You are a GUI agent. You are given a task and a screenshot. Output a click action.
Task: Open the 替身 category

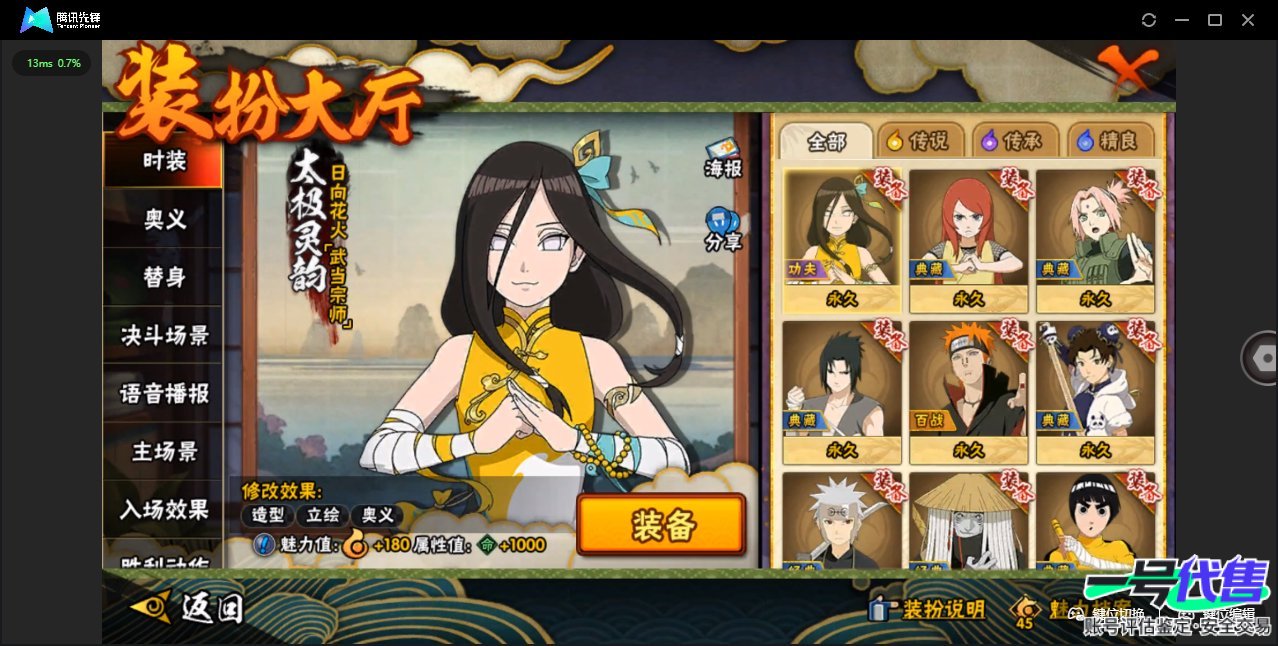[164, 277]
